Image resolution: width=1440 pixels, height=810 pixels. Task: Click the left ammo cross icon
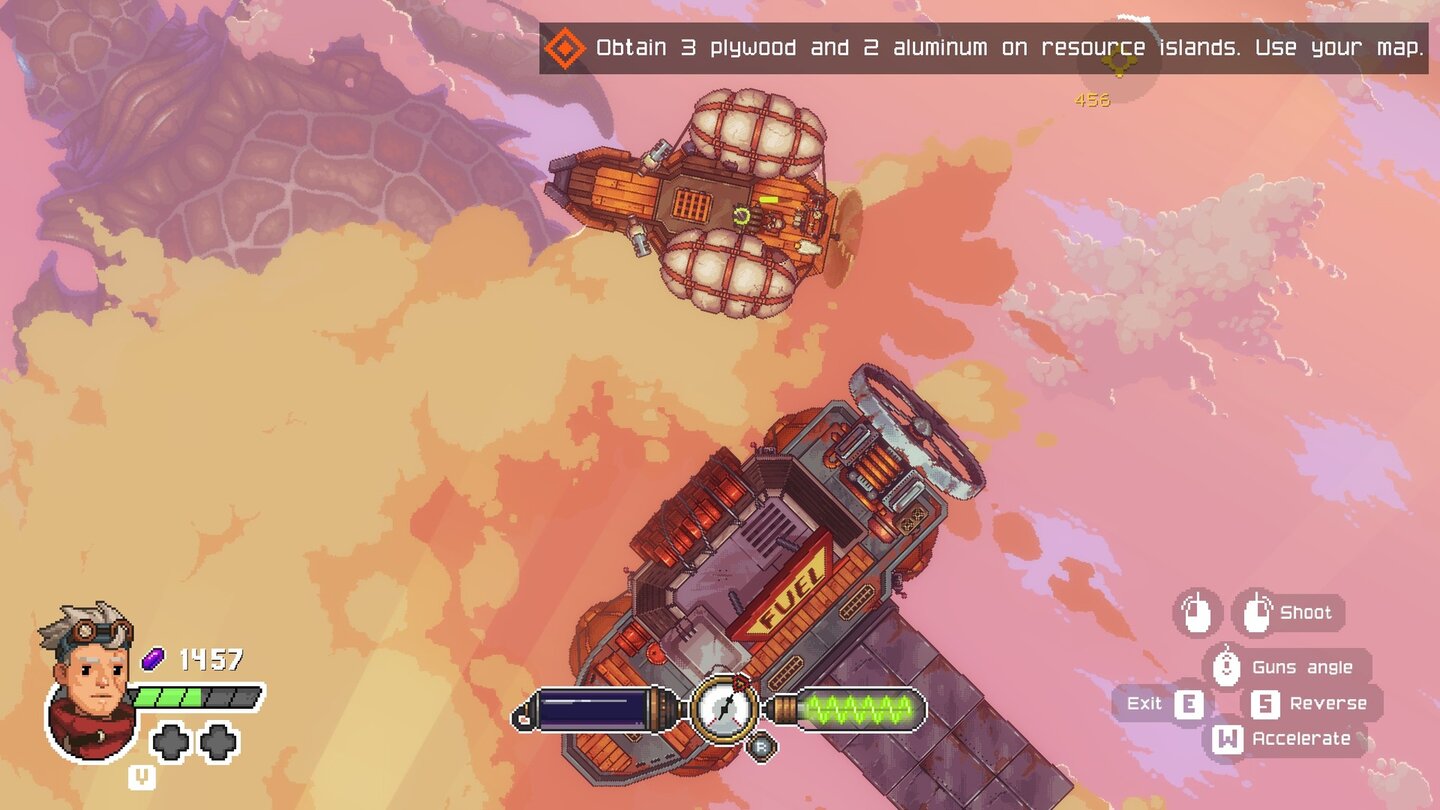[x=171, y=741]
